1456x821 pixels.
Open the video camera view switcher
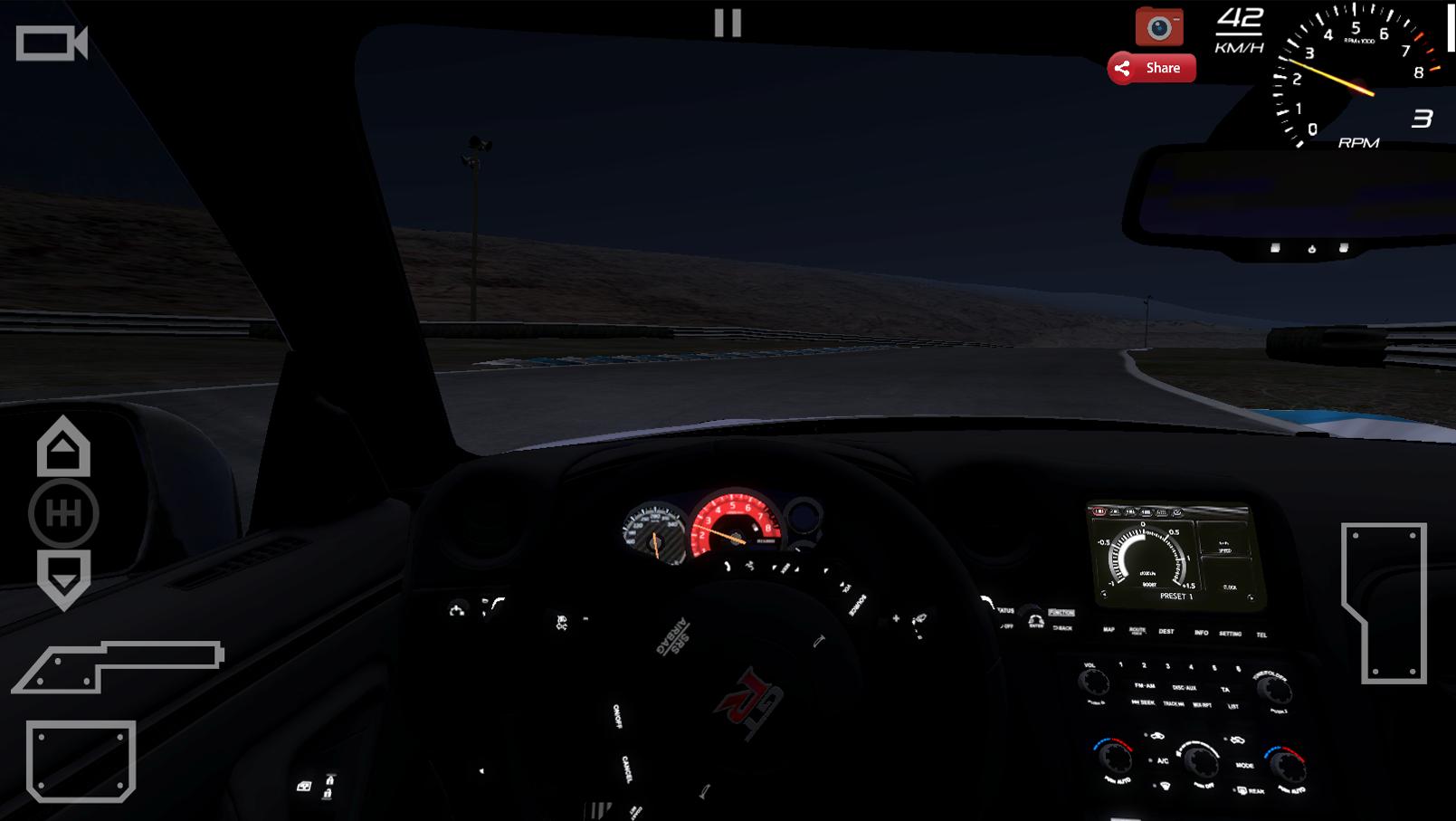[x=50, y=43]
